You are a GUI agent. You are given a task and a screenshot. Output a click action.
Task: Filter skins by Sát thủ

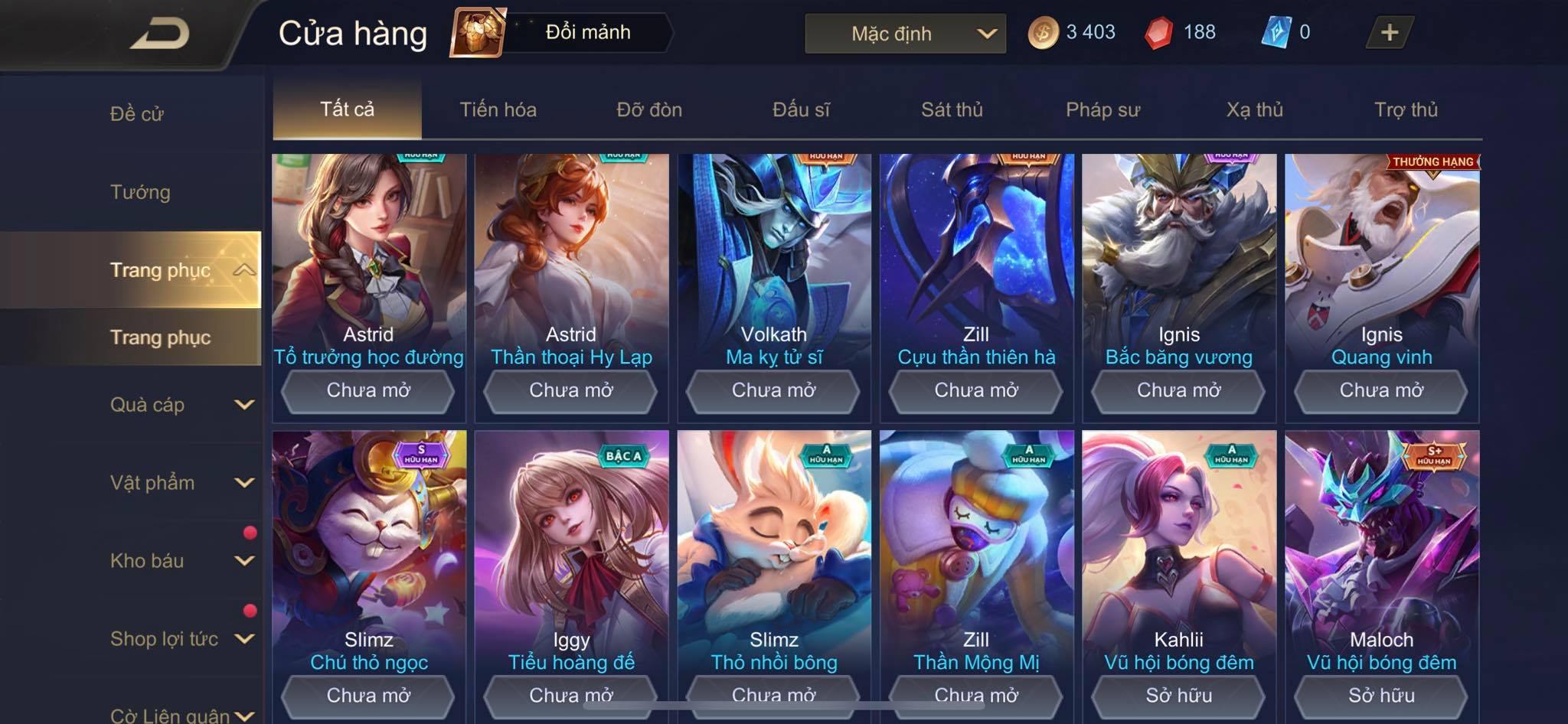[x=952, y=109]
